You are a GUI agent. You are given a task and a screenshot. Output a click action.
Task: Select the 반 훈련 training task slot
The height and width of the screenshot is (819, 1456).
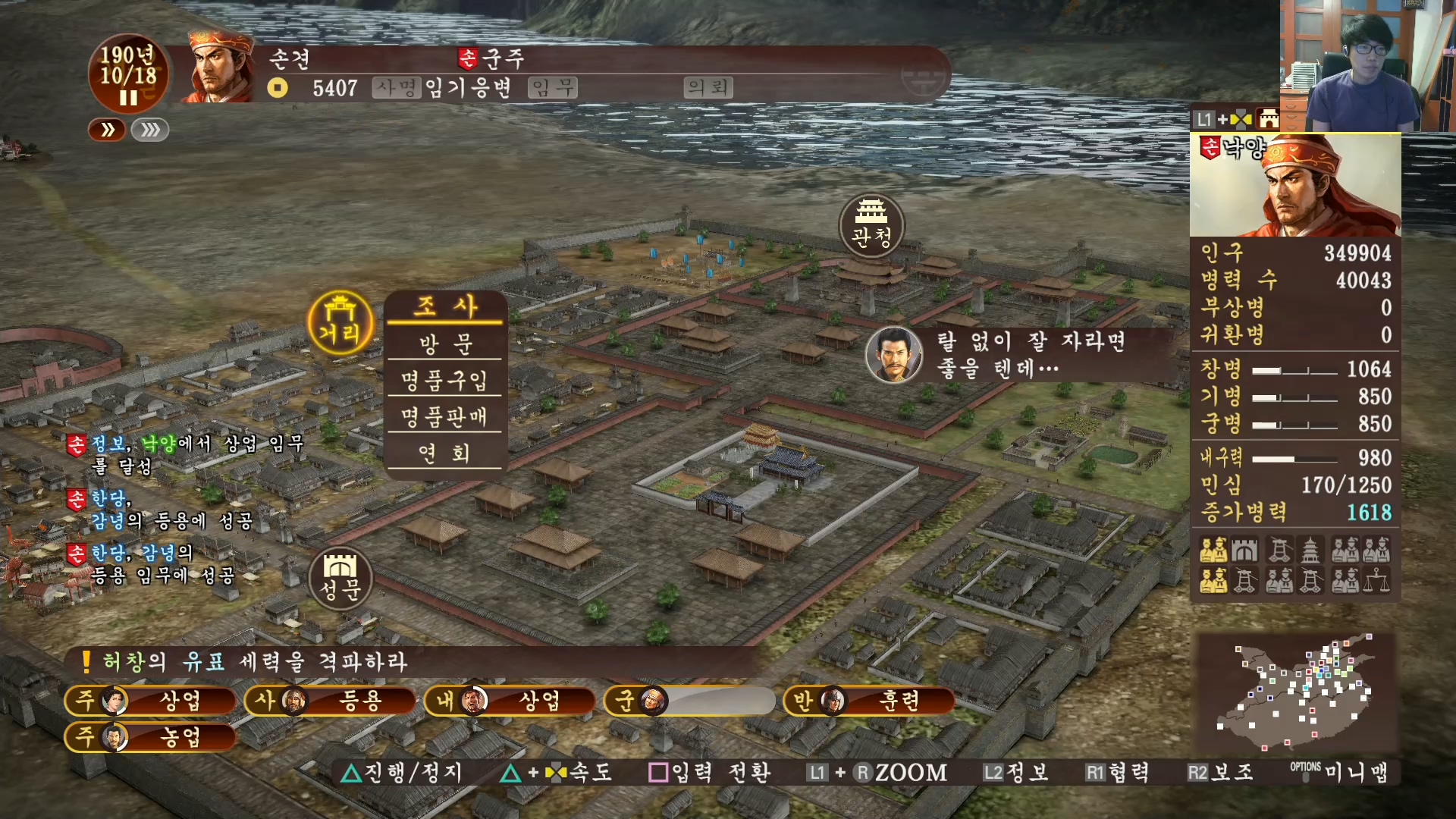pyautogui.click(x=869, y=701)
